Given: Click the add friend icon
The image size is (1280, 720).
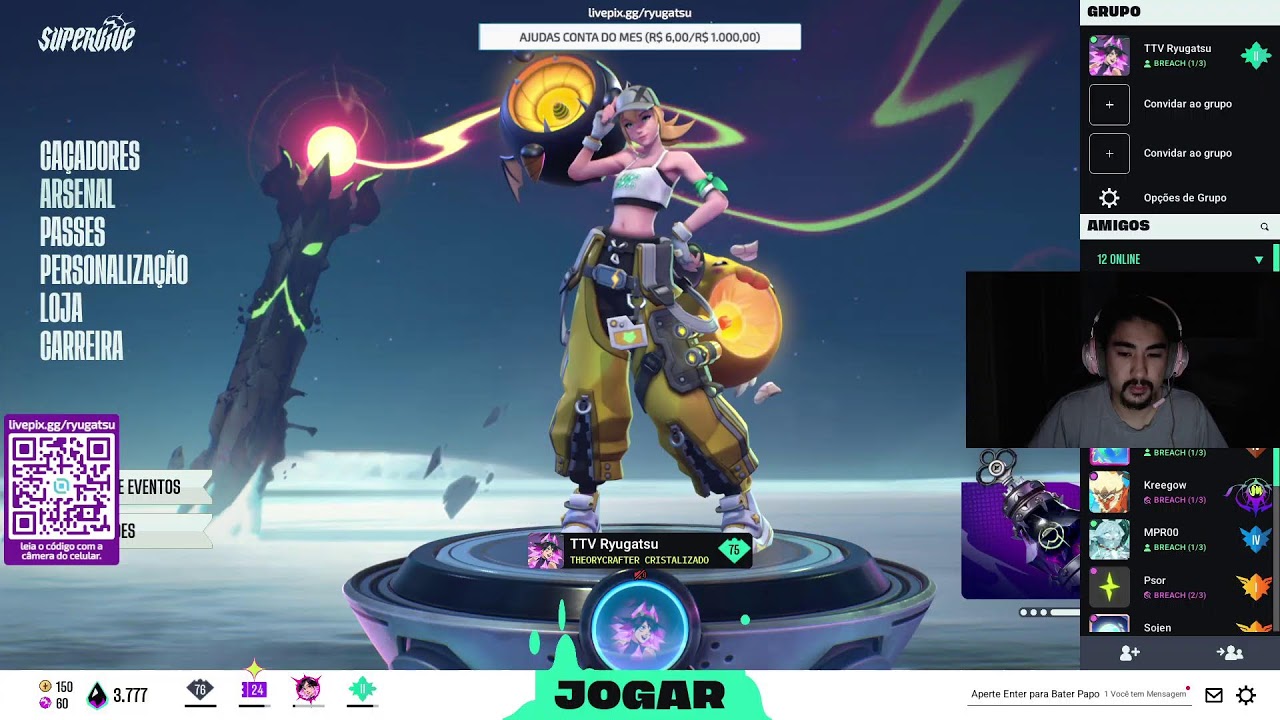Looking at the screenshot, I should pos(1129,653).
